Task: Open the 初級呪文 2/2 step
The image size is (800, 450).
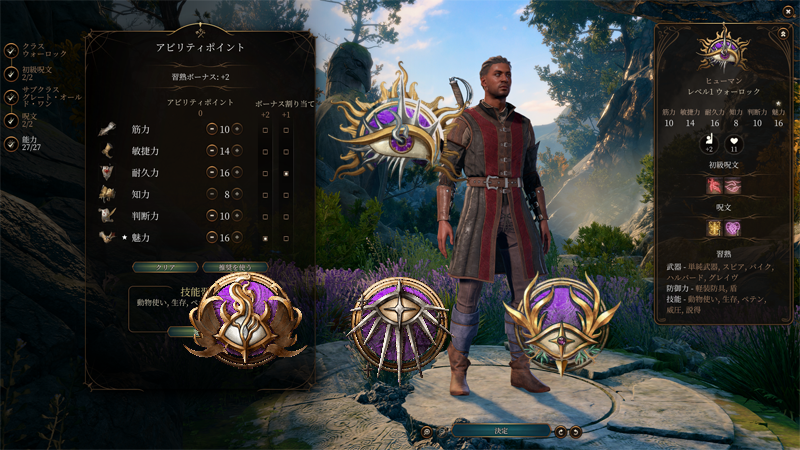Action: pos(11,73)
